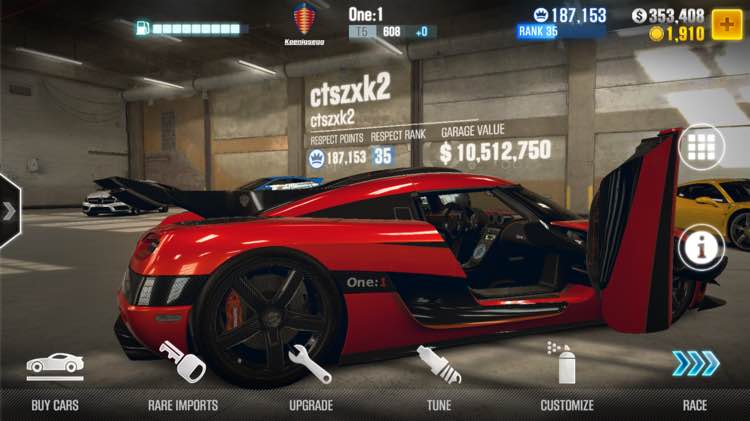Open the Customize menu
Image resolution: width=750 pixels, height=421 pixels.
click(x=567, y=378)
